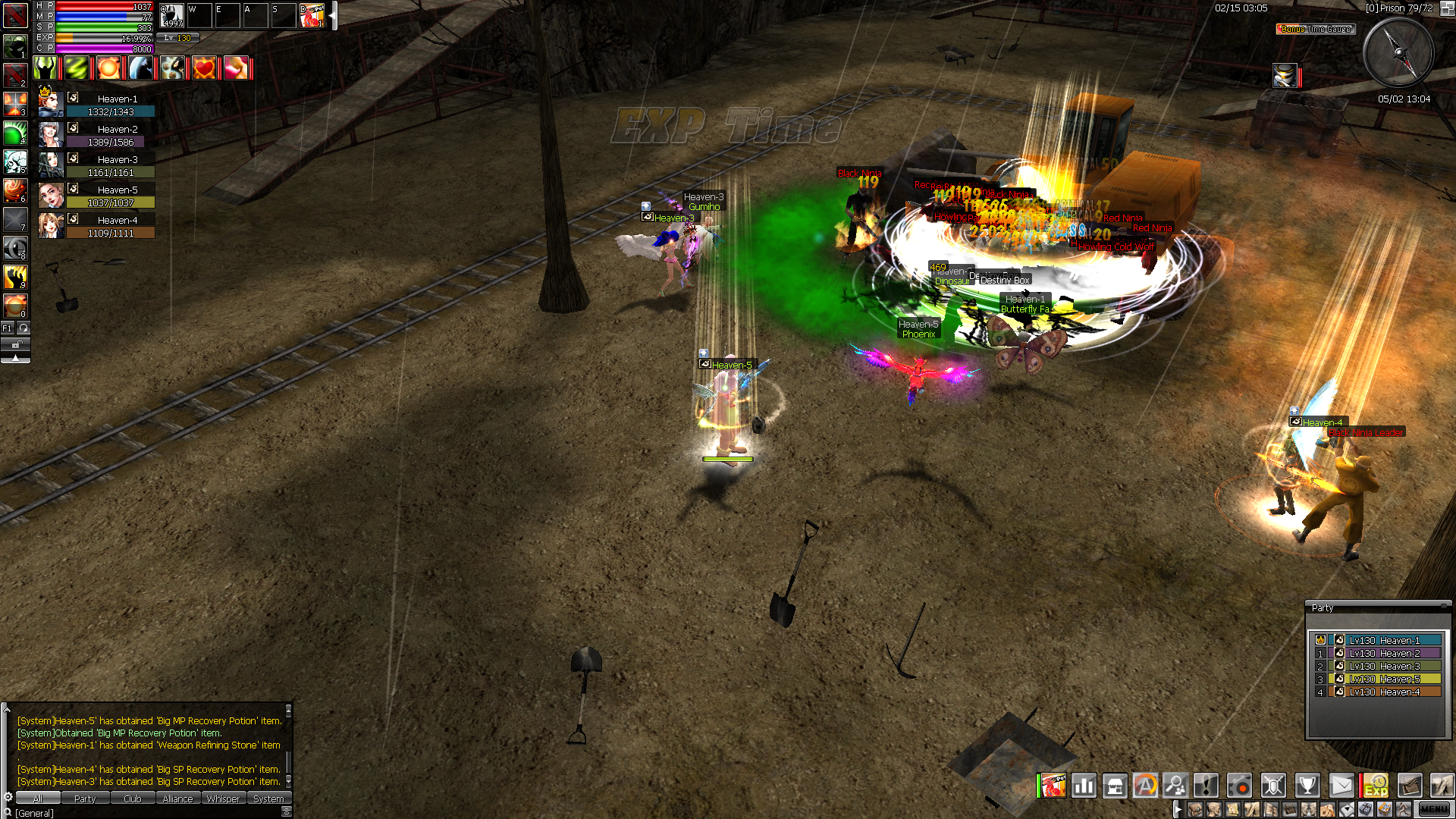Image resolution: width=1456 pixels, height=819 pixels.
Task: Open the Pet panel via the pet icon
Action: pos(1054,786)
